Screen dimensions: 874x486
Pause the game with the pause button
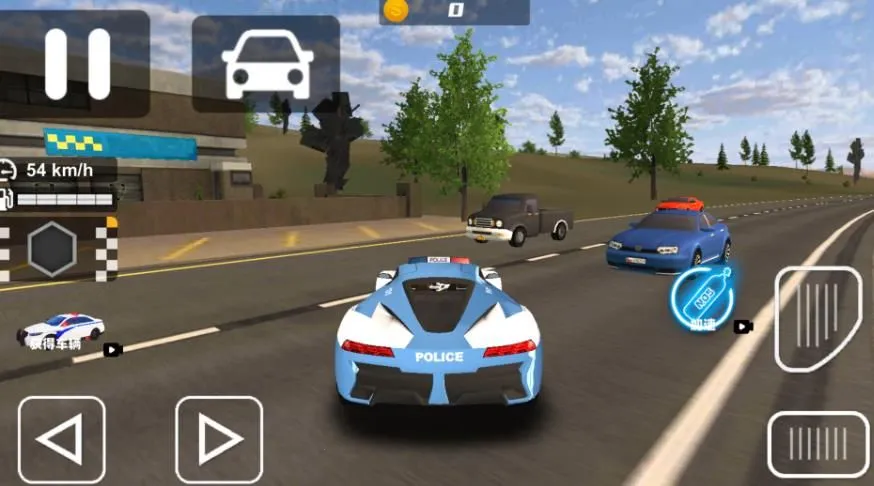point(77,63)
